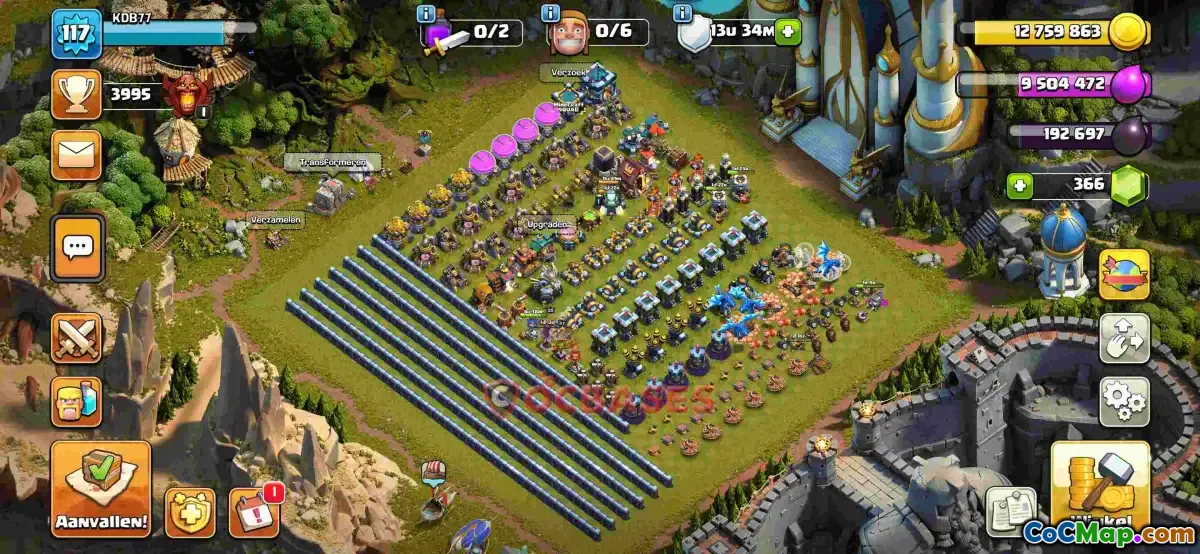Open the level 117 player profile
This screenshot has height=554, width=1200.
[76, 34]
